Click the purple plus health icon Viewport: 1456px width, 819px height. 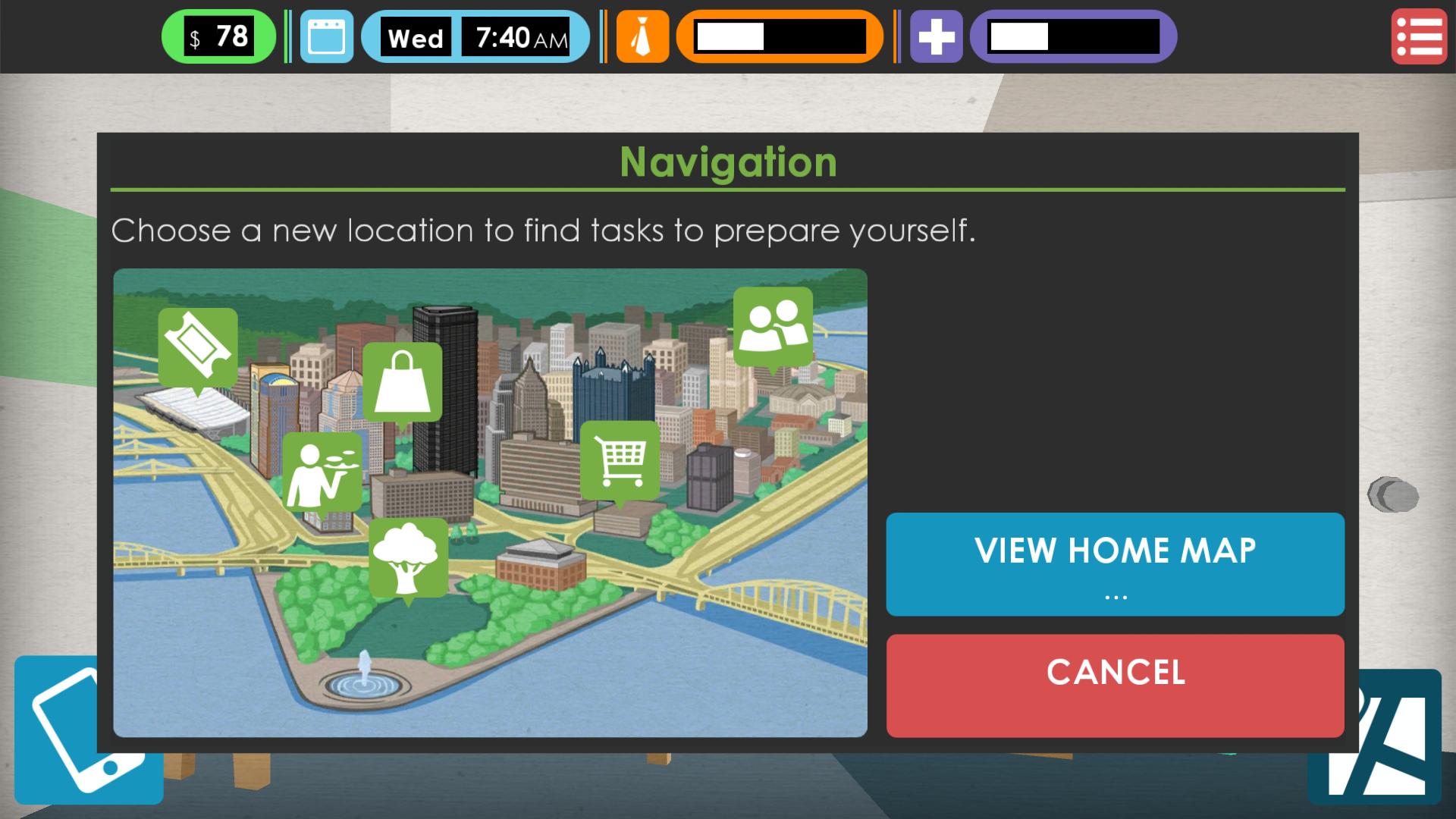(x=936, y=36)
